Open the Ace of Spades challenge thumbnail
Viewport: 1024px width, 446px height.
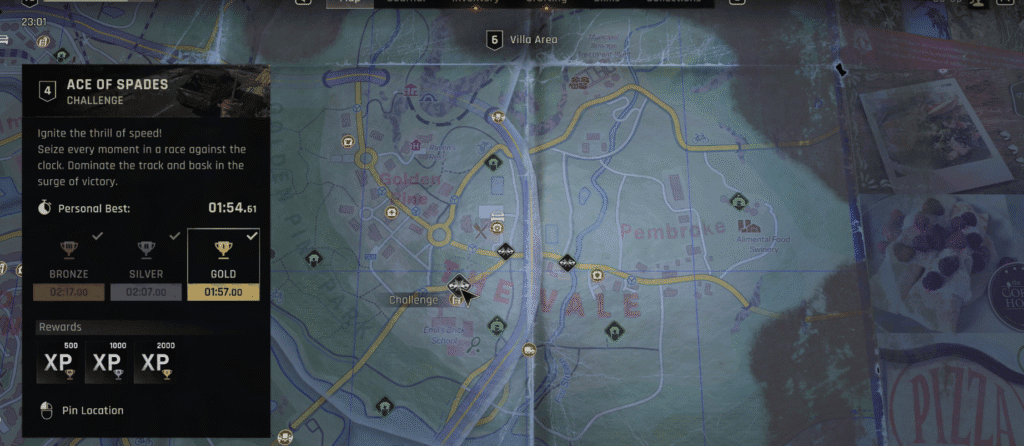[x=223, y=90]
